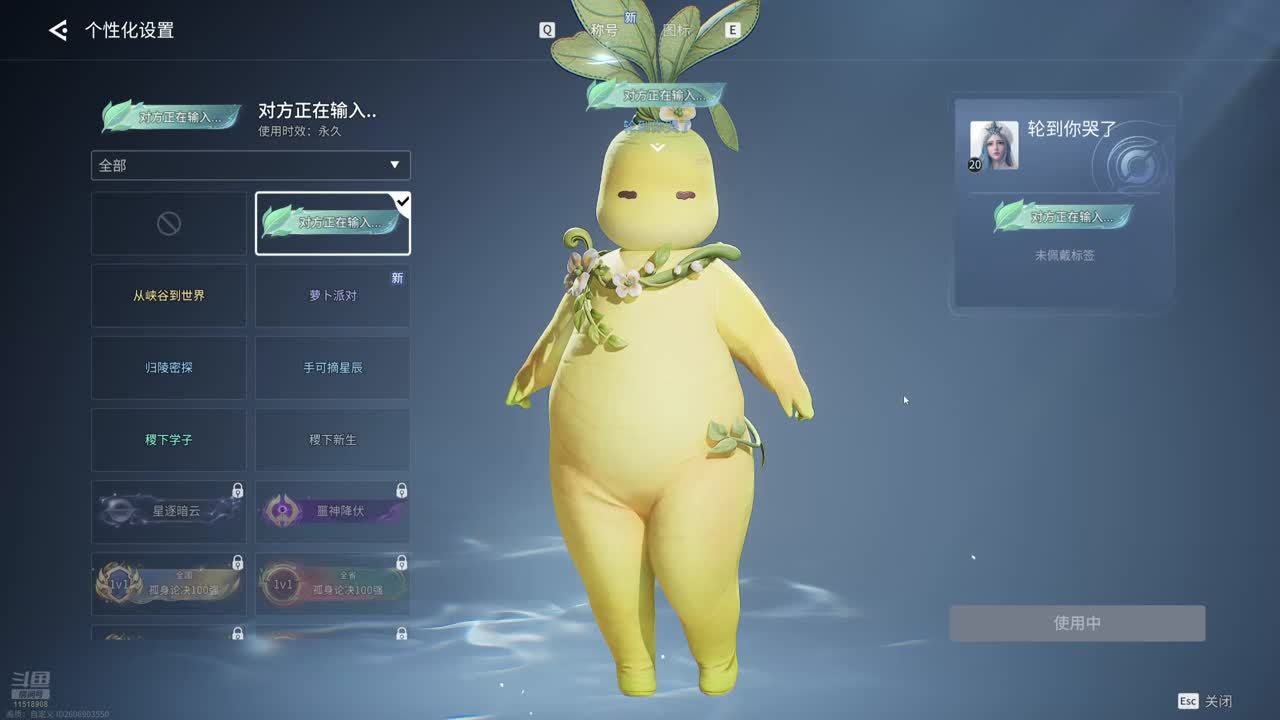The image size is (1280, 720).
Task: Select the 手可摘星辰 title
Action: 332,368
